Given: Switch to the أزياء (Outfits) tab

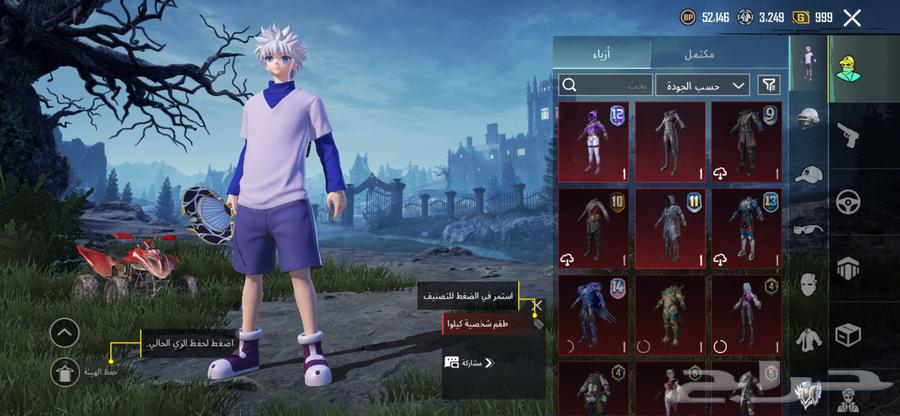Looking at the screenshot, I should [x=602, y=53].
